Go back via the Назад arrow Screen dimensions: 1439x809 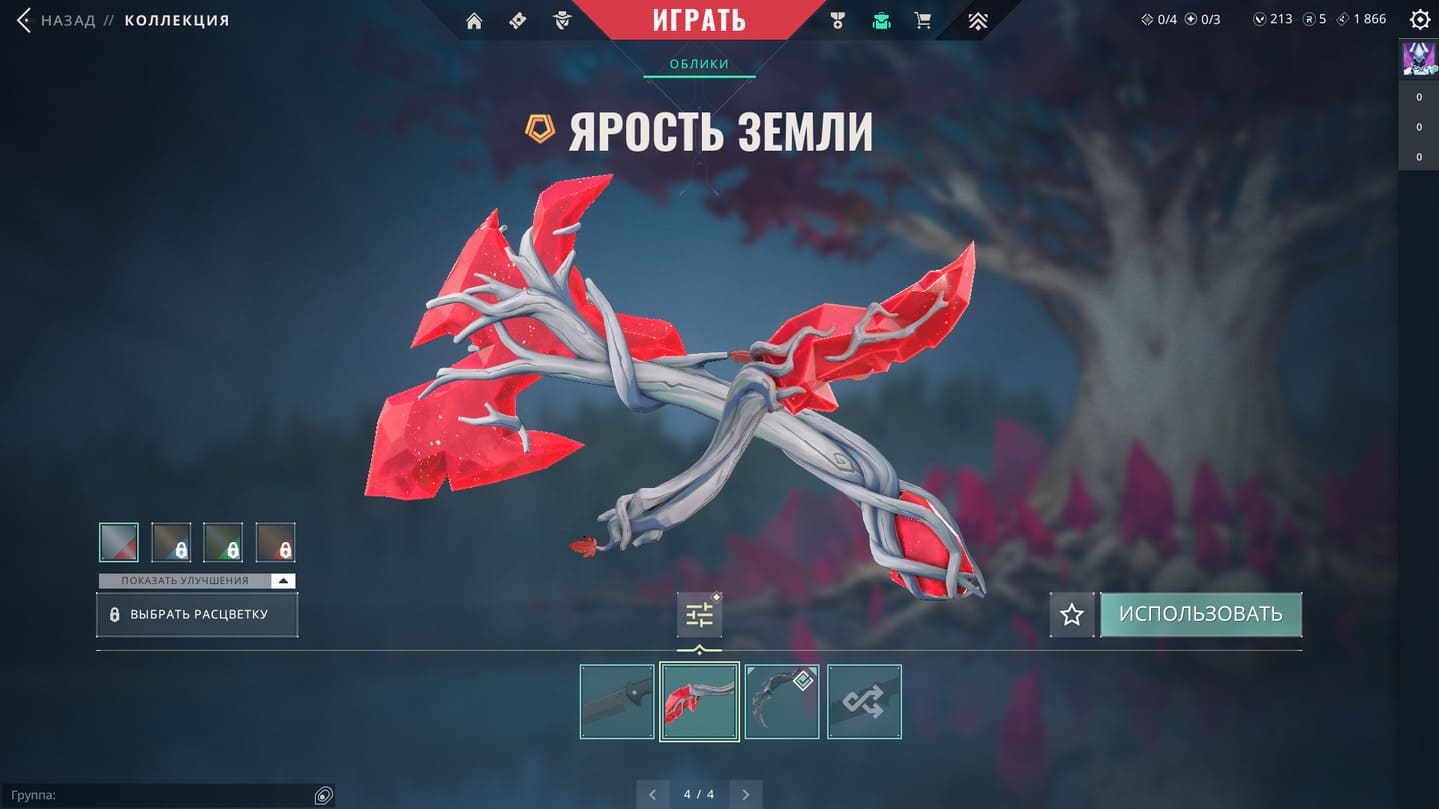click(x=25, y=20)
